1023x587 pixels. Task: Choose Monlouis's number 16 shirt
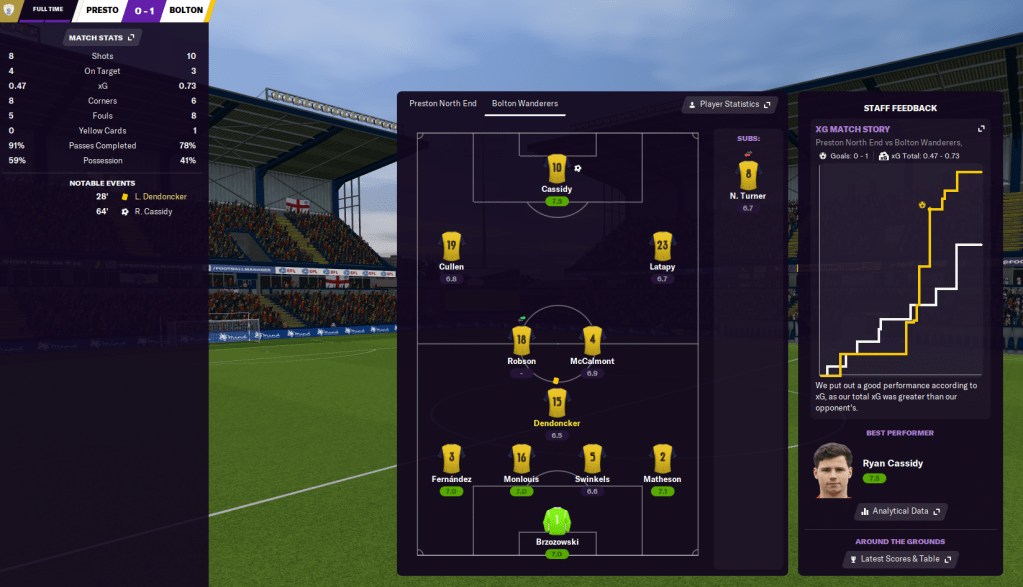[x=521, y=457]
